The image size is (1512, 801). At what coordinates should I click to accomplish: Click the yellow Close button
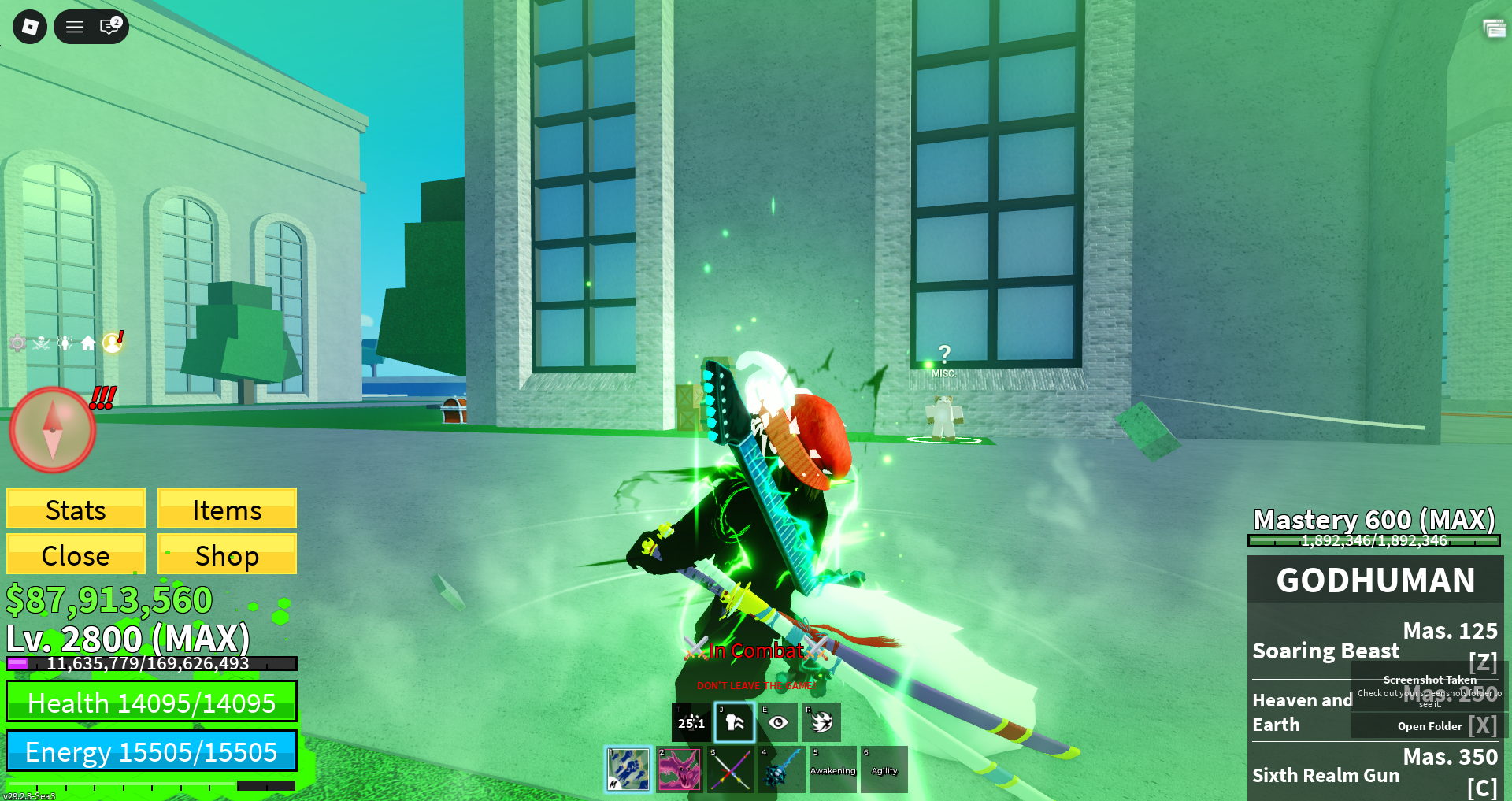click(76, 555)
